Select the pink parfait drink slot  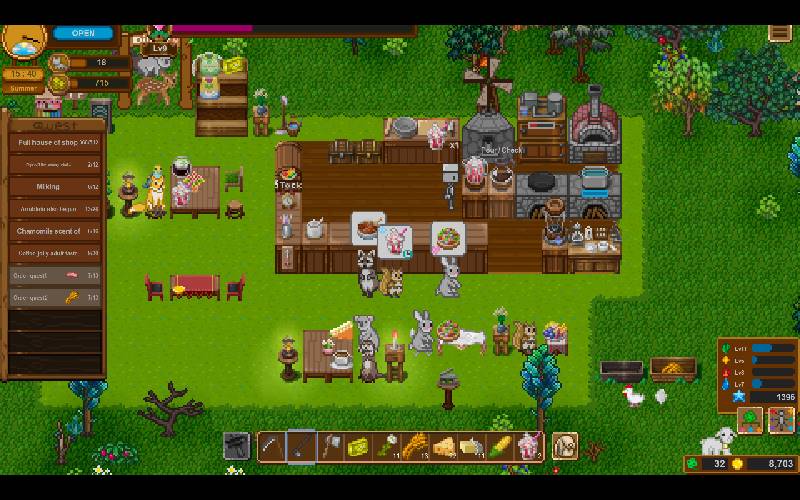click(x=528, y=446)
